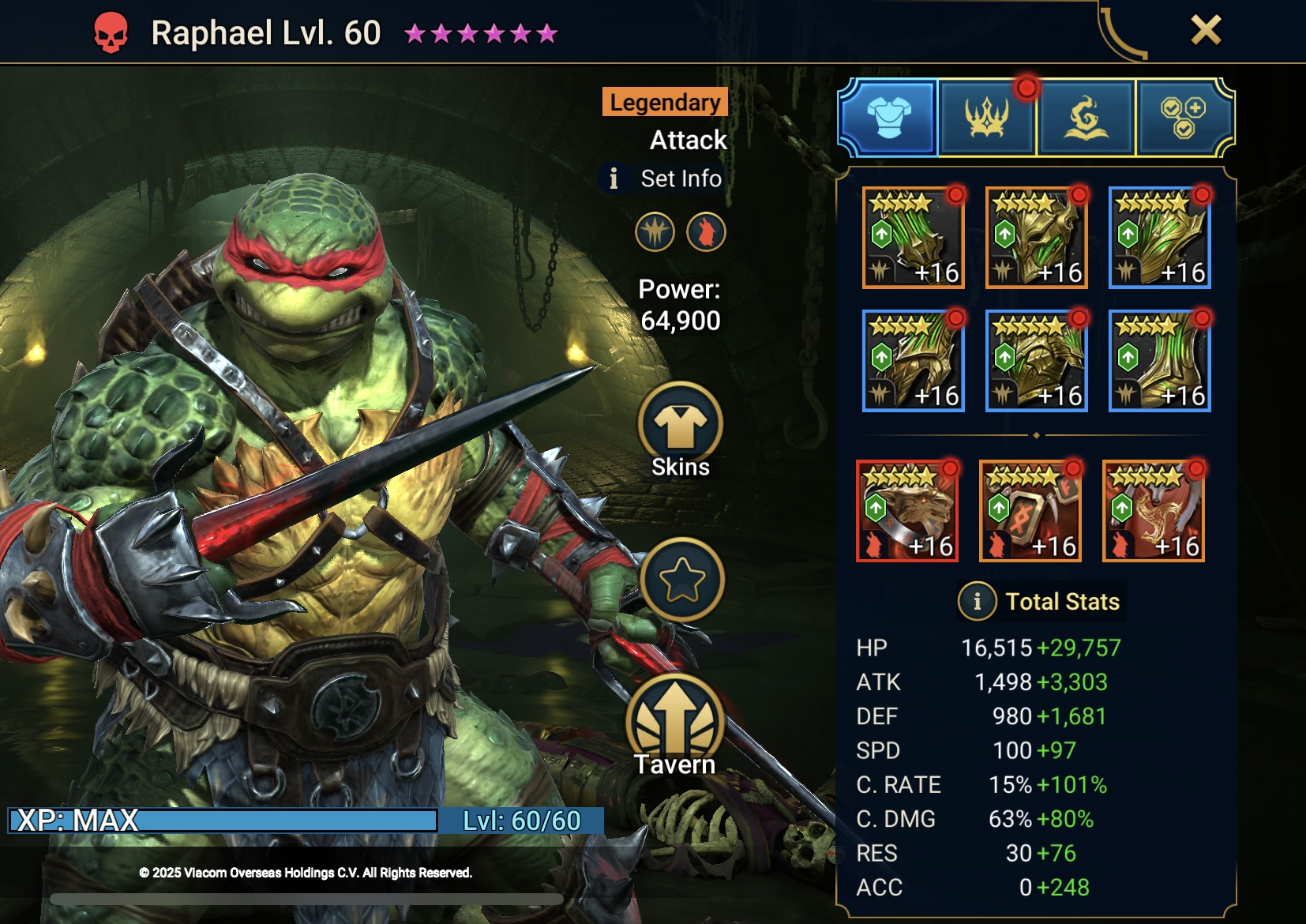Select the equipped chestplate slot
1306x924 pixels.
[x=1037, y=361]
